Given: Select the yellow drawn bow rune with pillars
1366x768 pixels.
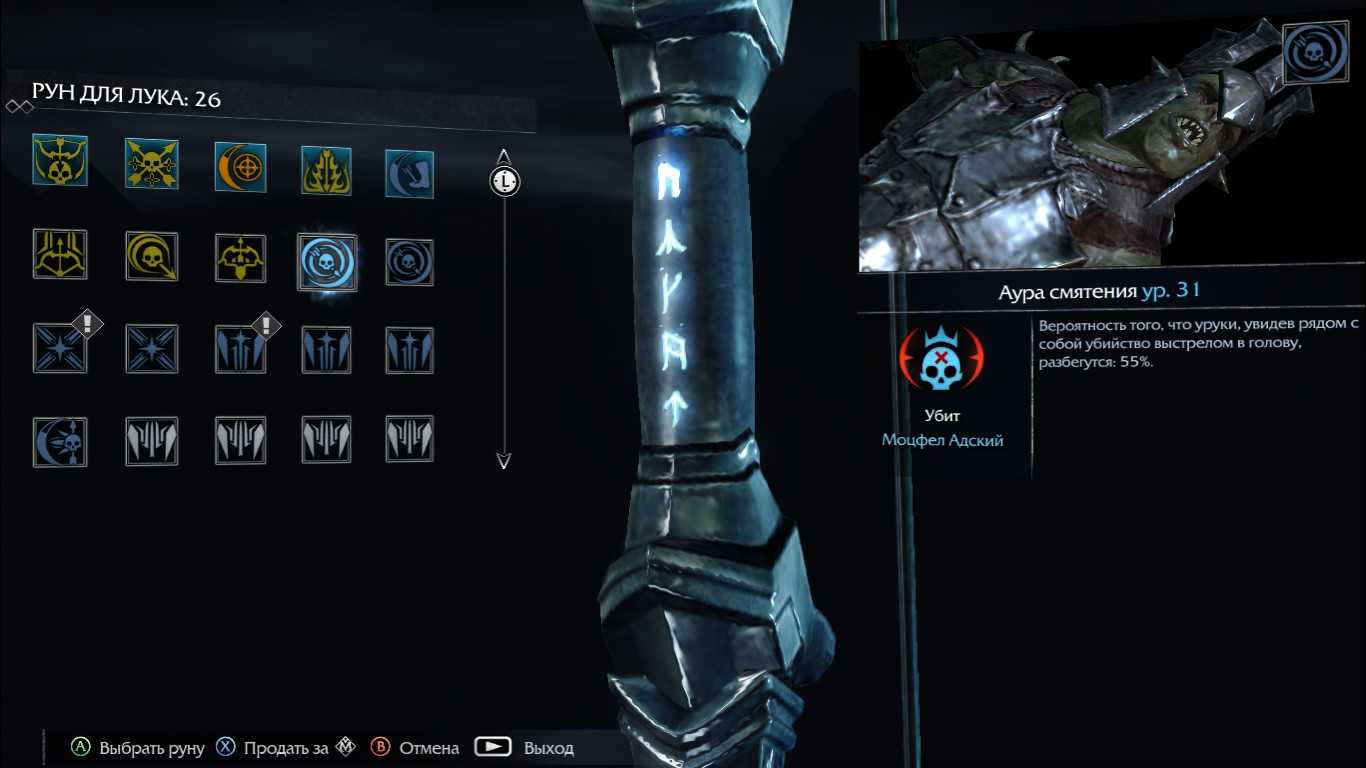Looking at the screenshot, I should click(x=60, y=254).
